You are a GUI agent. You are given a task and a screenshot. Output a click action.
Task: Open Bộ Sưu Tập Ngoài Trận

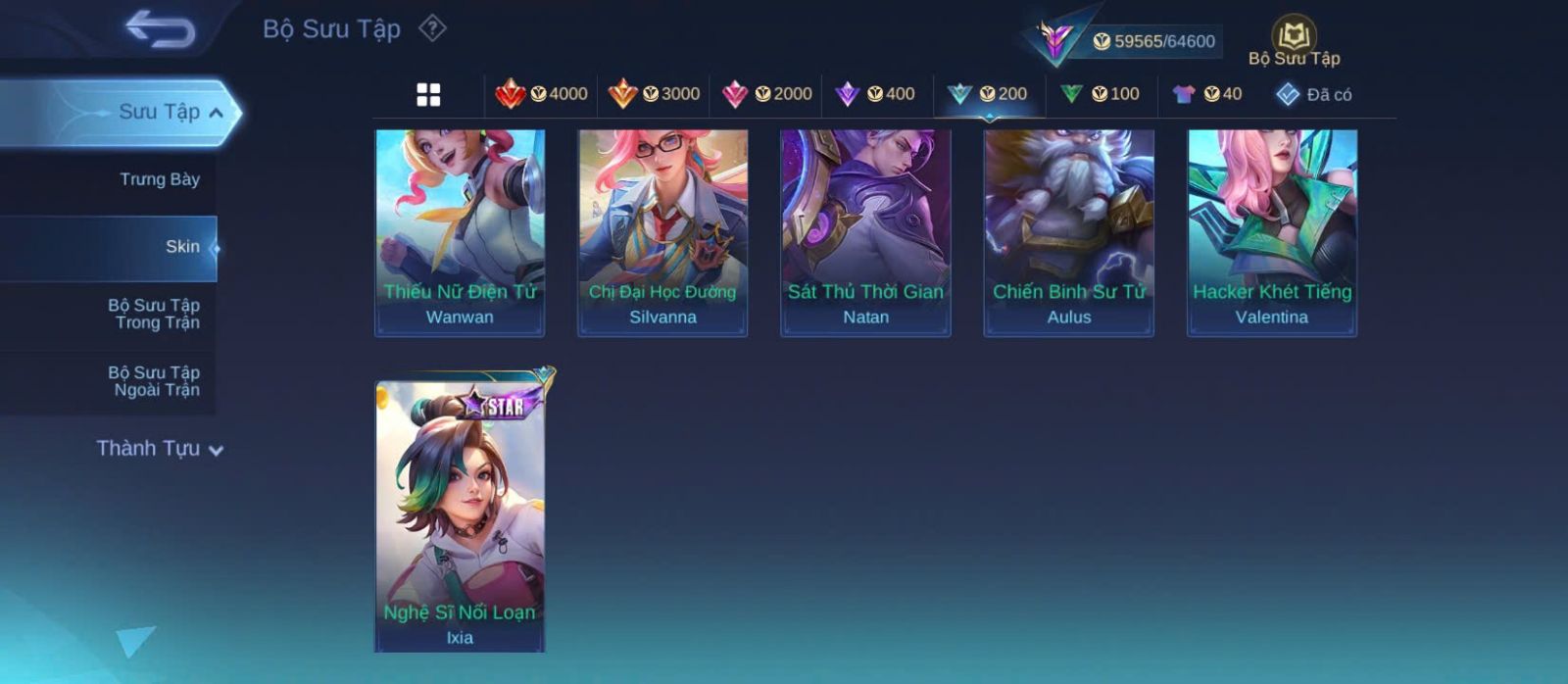click(154, 381)
